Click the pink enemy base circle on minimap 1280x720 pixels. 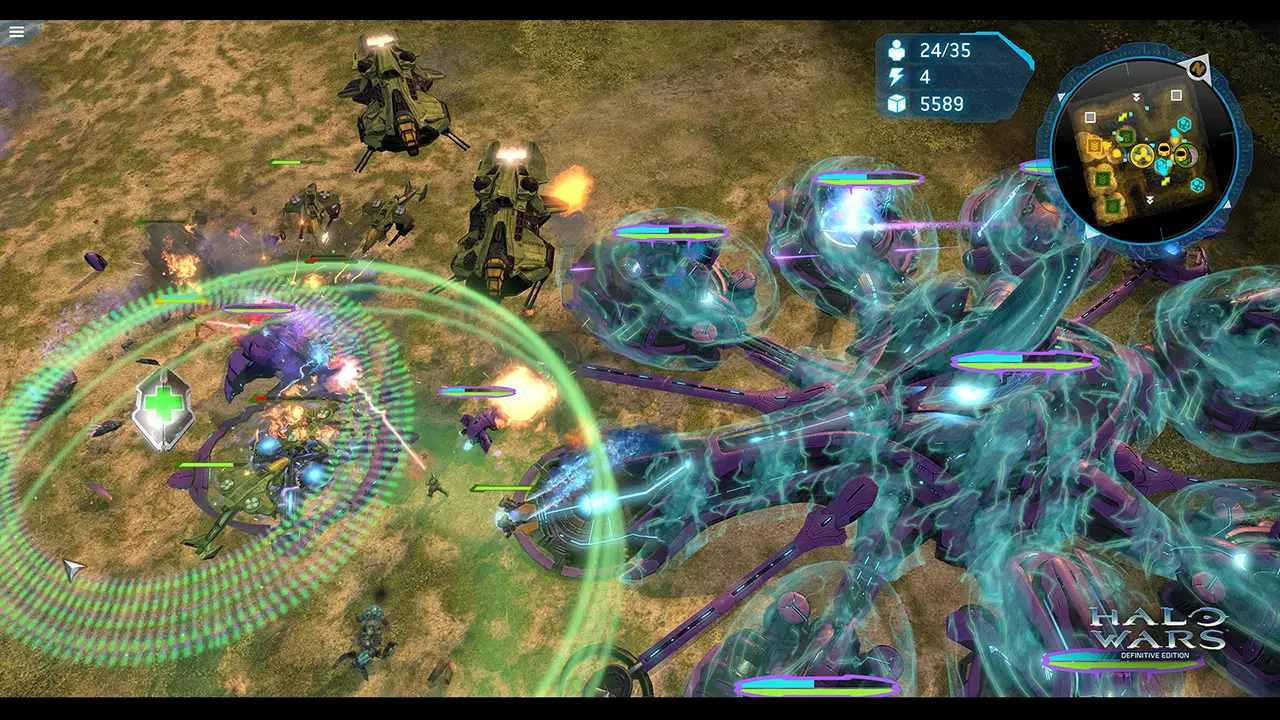[1192, 154]
